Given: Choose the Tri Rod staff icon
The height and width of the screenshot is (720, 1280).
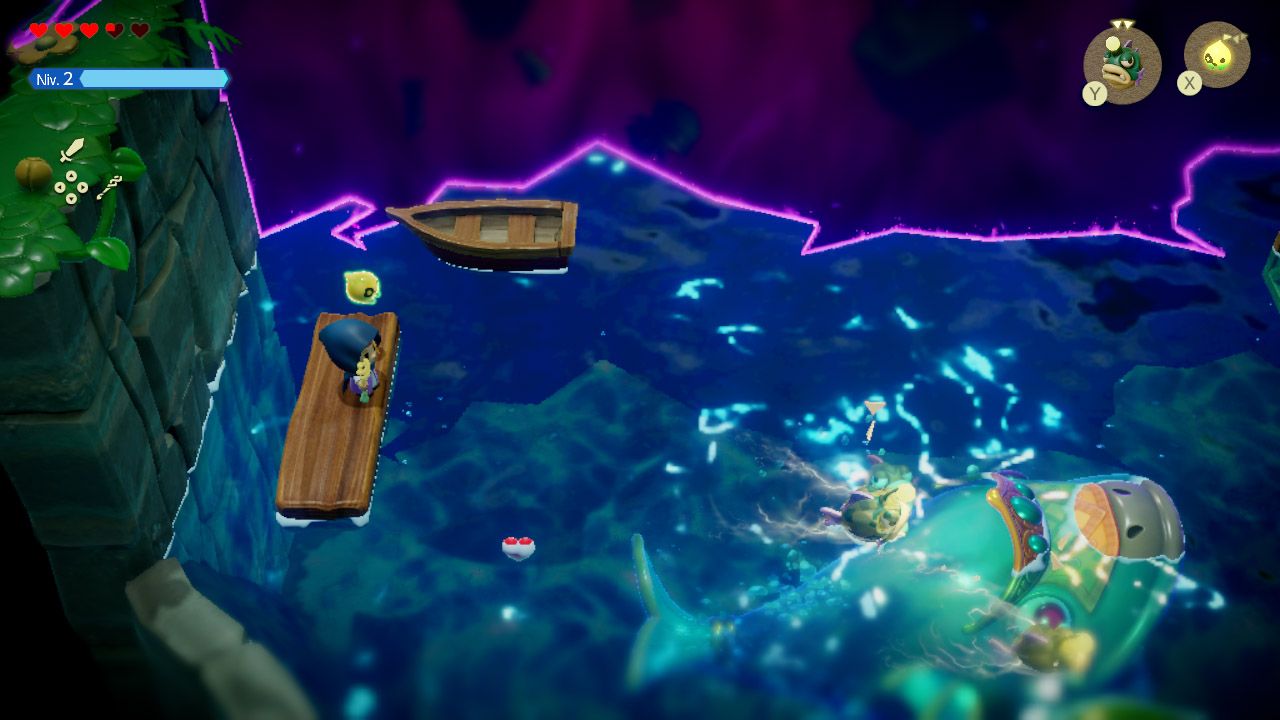Looking at the screenshot, I should tap(109, 186).
